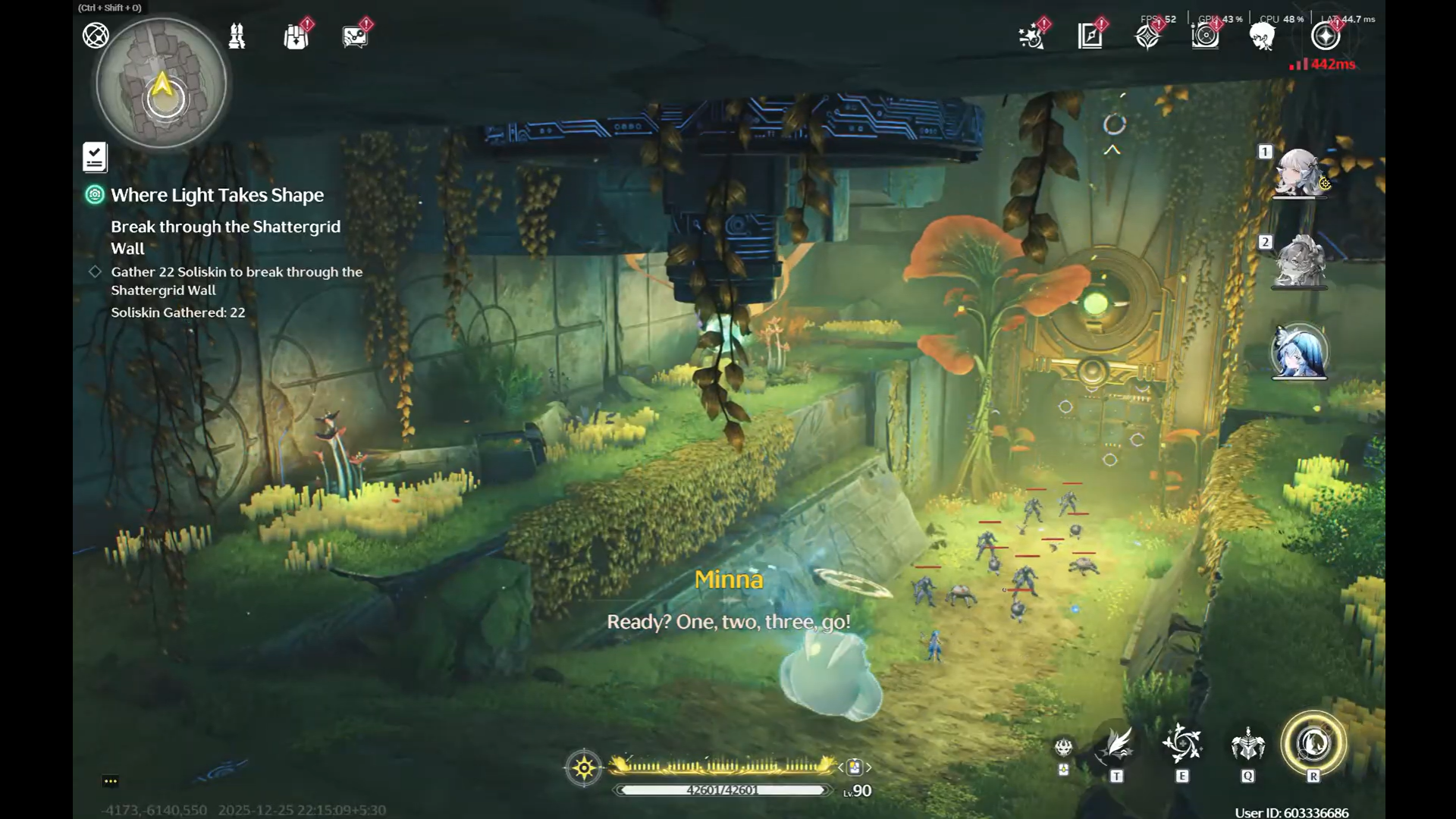Open the chess pieces menu icon
Viewport: 1456px width, 819px height.
pyautogui.click(x=237, y=36)
